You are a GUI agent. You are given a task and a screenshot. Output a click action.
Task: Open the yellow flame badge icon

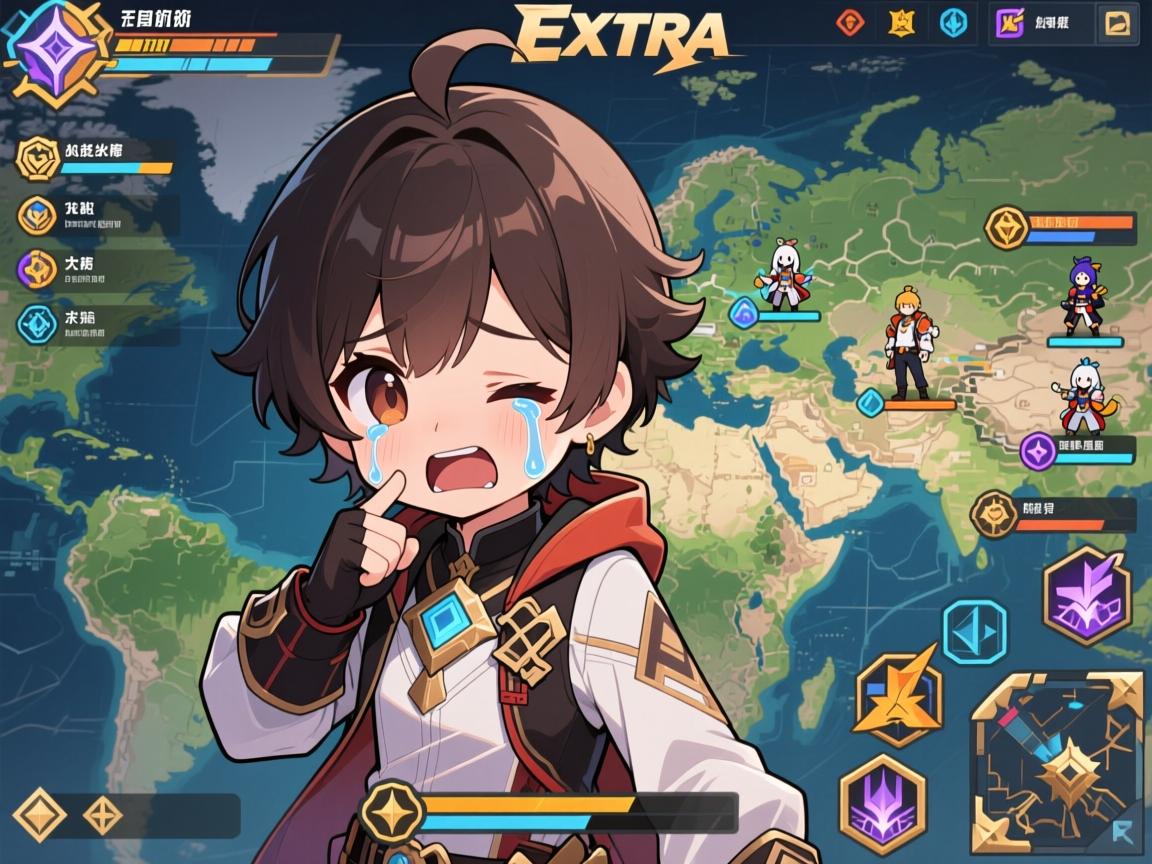901,22
